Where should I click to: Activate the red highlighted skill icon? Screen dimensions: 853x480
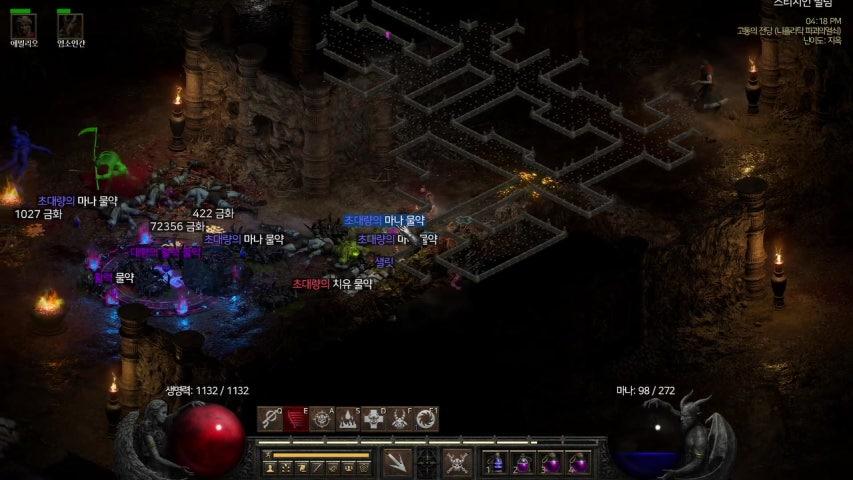coord(296,418)
